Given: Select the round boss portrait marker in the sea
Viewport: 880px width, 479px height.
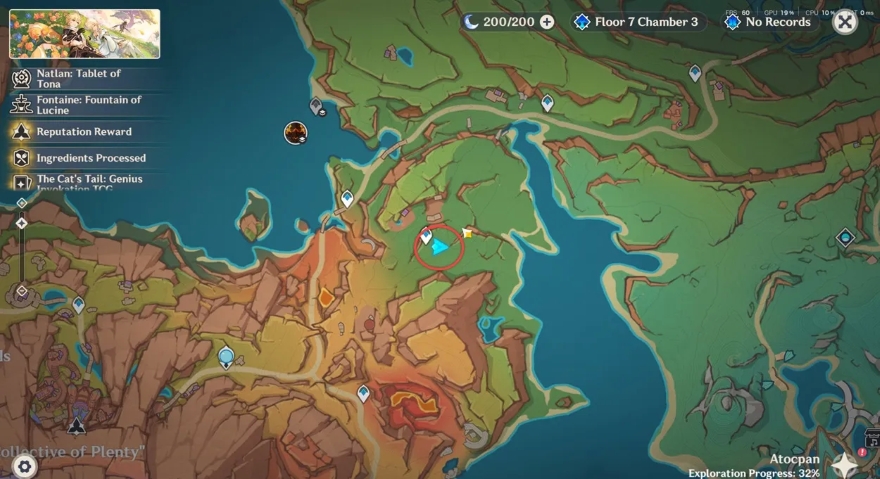Looking at the screenshot, I should [x=295, y=133].
